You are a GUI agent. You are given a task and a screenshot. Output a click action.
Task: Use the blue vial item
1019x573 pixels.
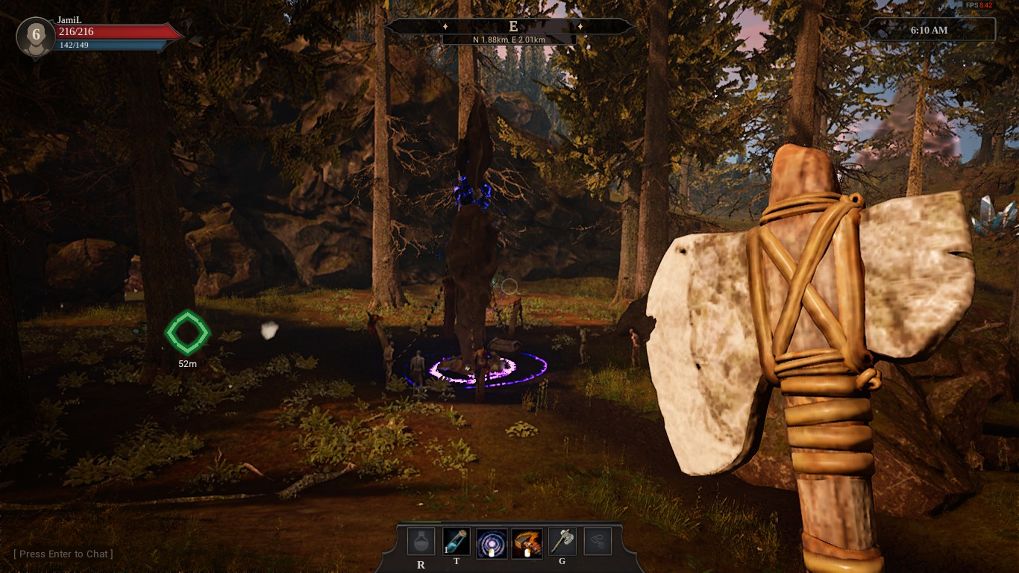pyautogui.click(x=457, y=543)
